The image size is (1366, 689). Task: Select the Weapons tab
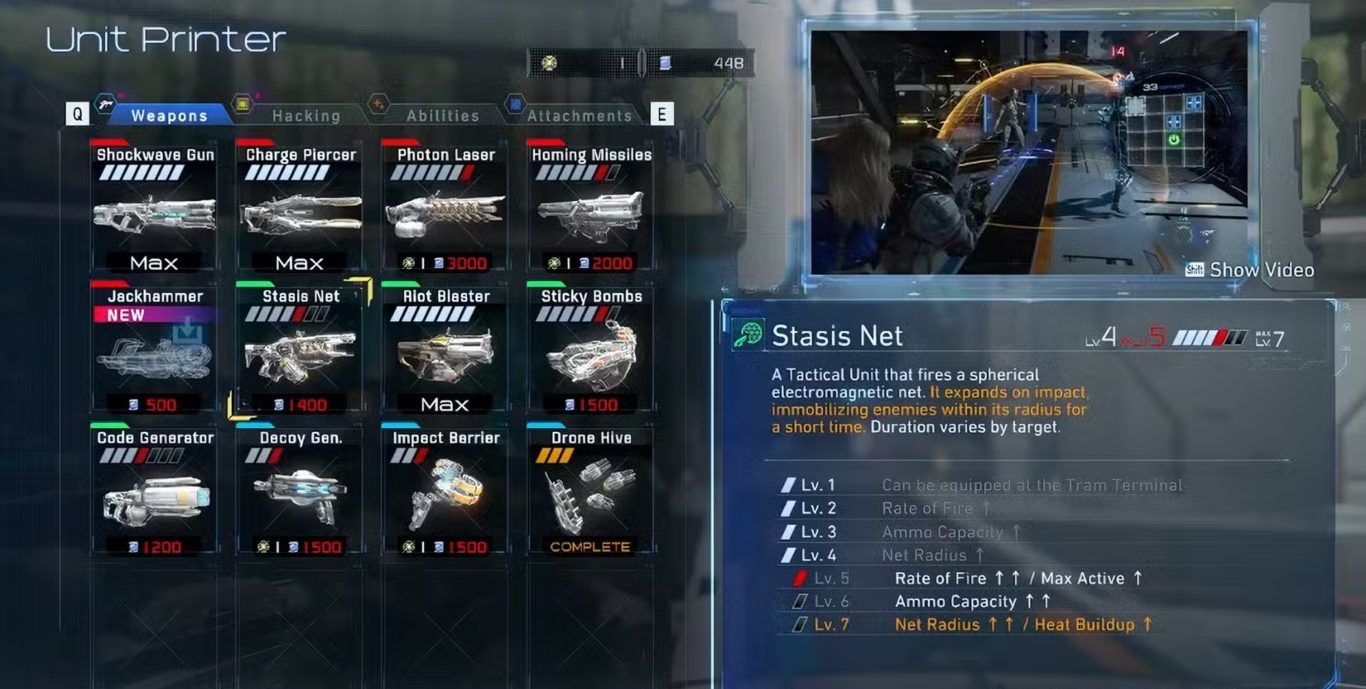169,116
